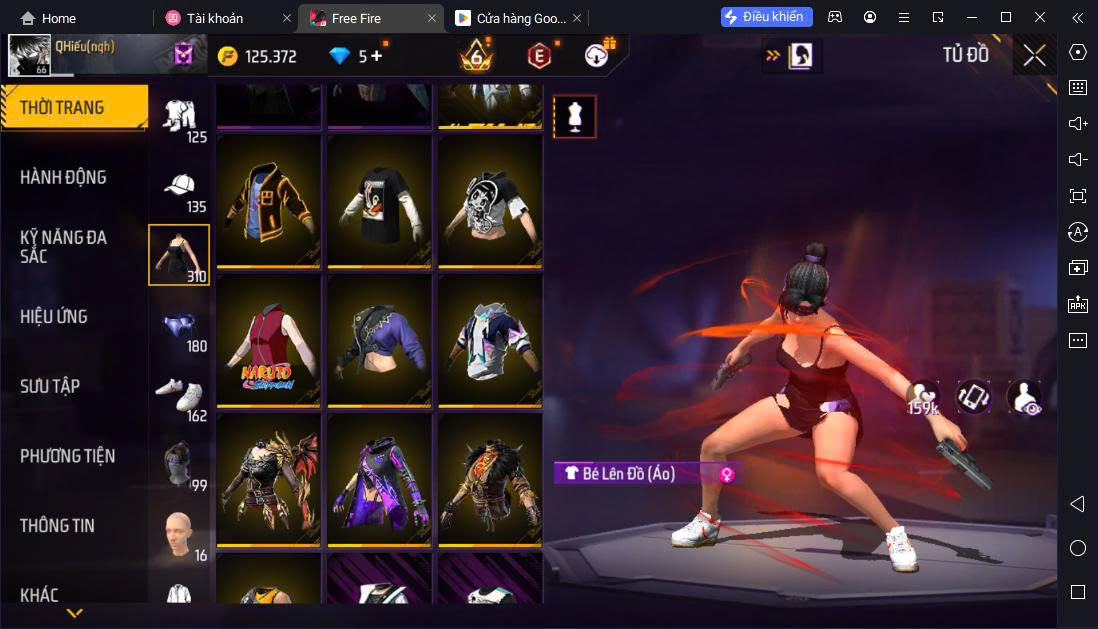Open the Hành Động category
The image size is (1098, 629).
click(63, 177)
